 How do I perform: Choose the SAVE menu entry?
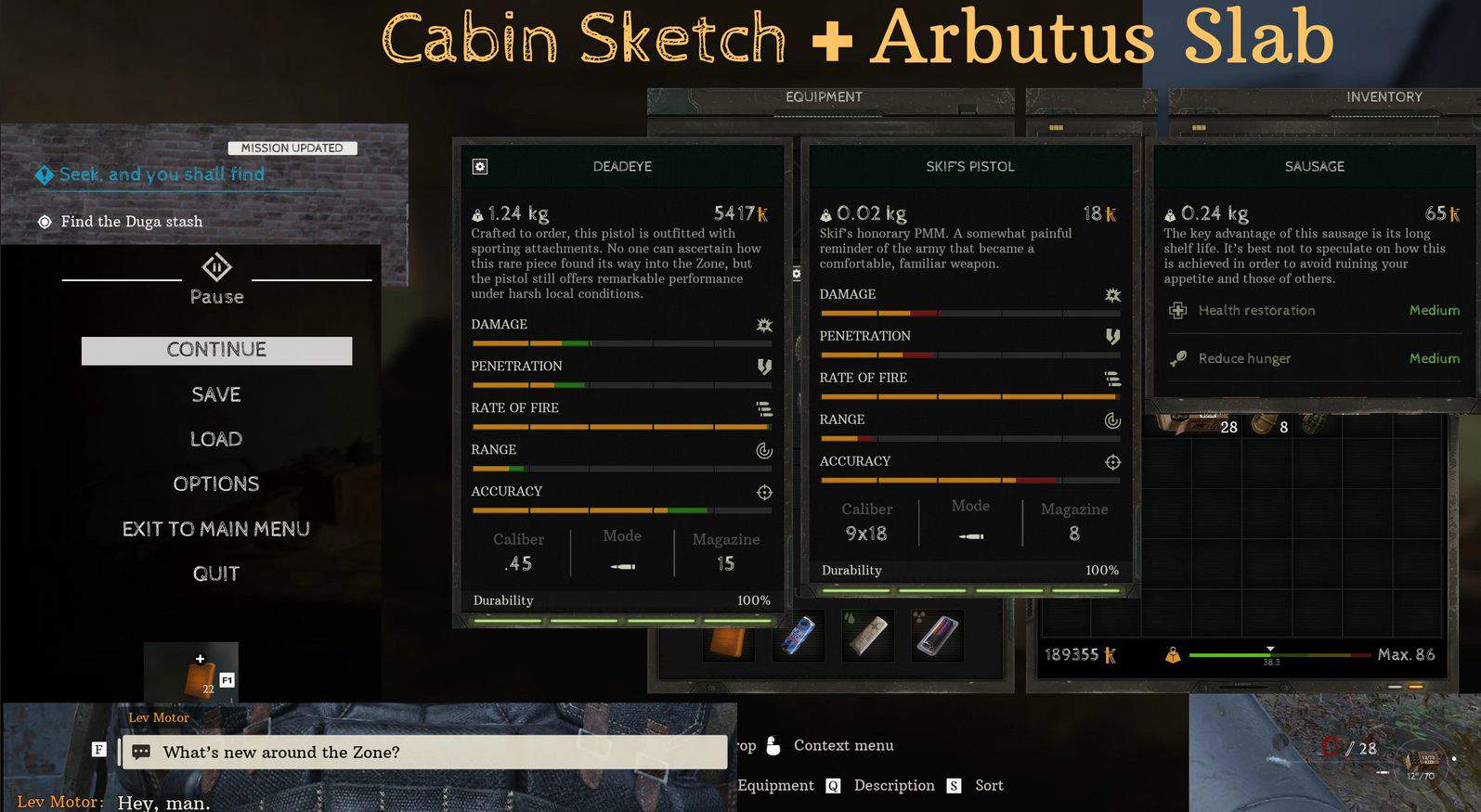pos(216,394)
